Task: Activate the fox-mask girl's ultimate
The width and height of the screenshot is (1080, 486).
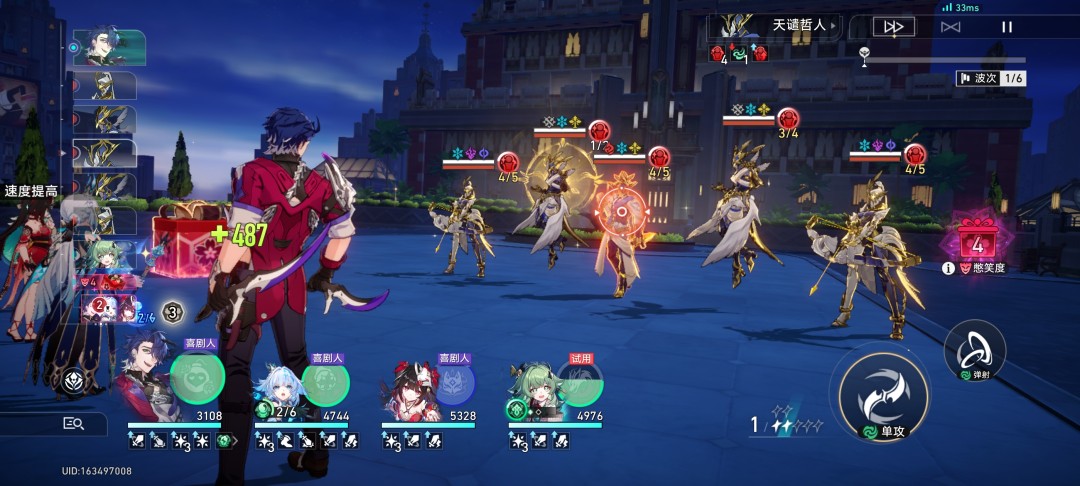Action: tap(453, 380)
